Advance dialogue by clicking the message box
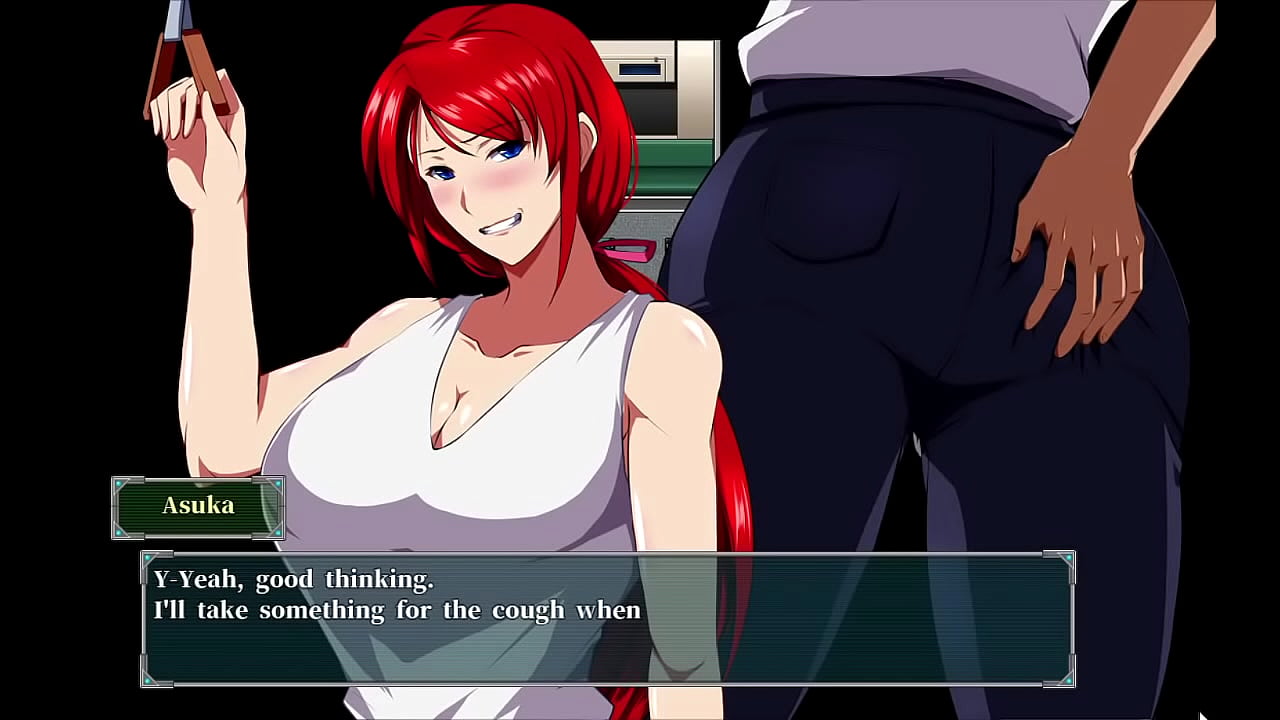 (607, 619)
